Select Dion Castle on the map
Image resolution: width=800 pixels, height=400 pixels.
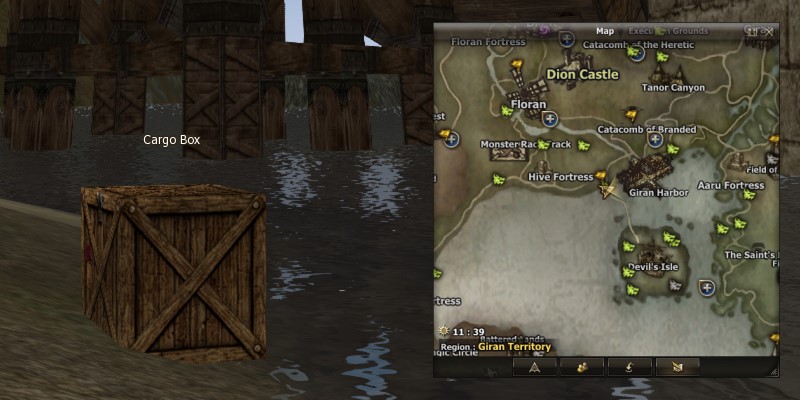[583, 74]
